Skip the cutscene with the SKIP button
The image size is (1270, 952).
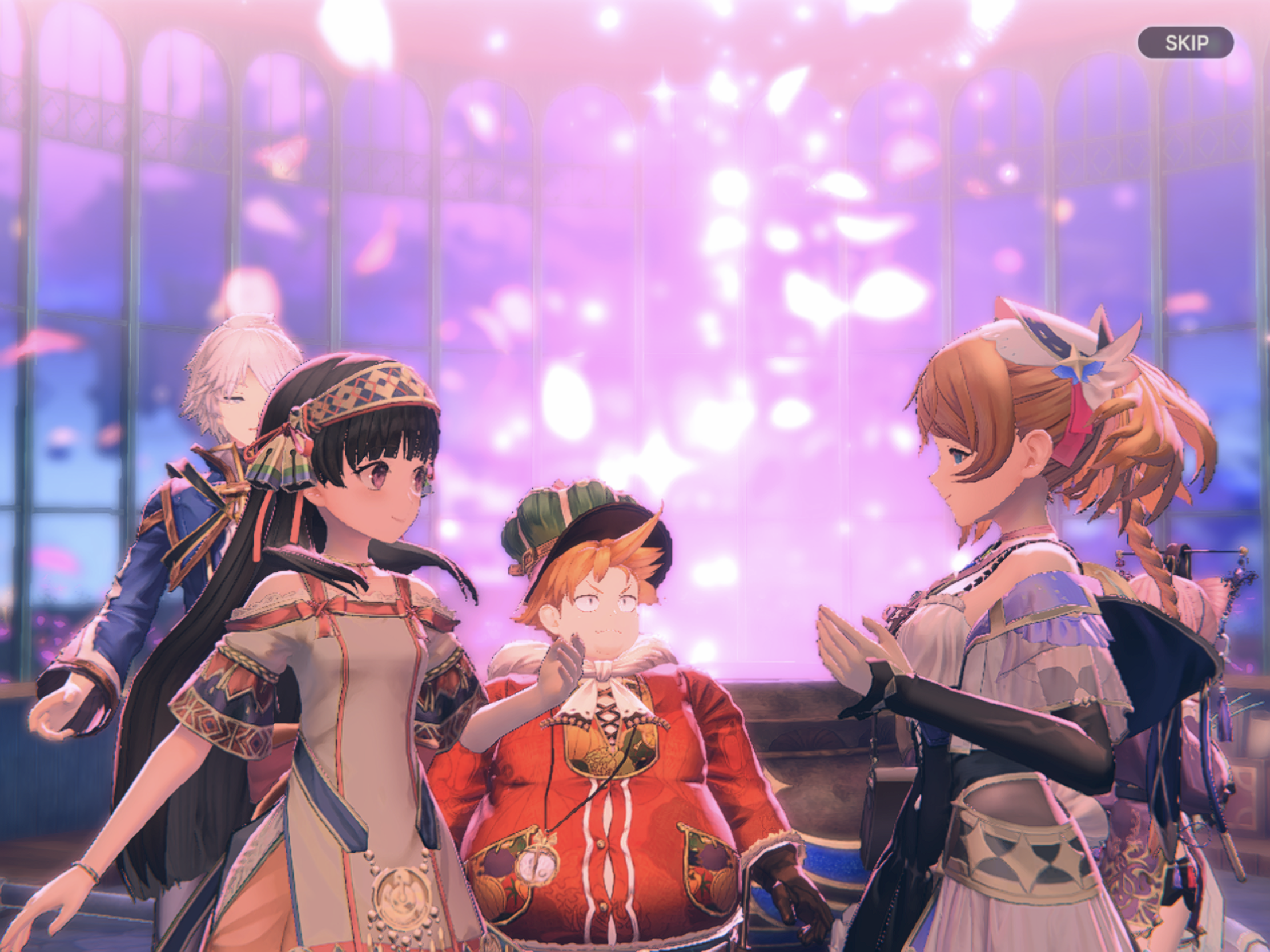(1185, 42)
